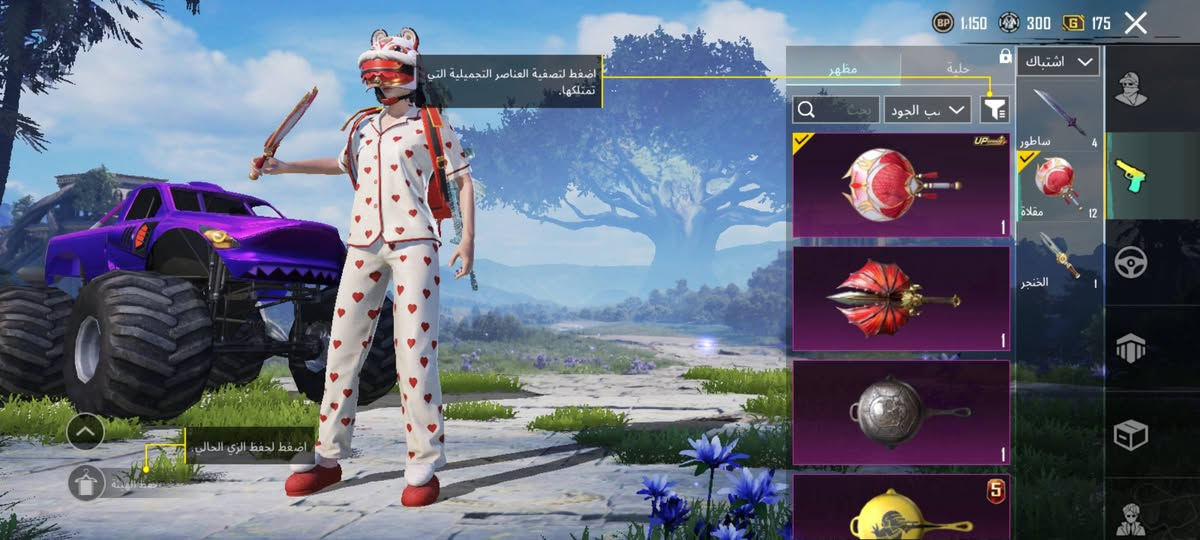Choose the مقلاة pan weapon slot
The width and height of the screenshot is (1200, 540).
click(1059, 187)
